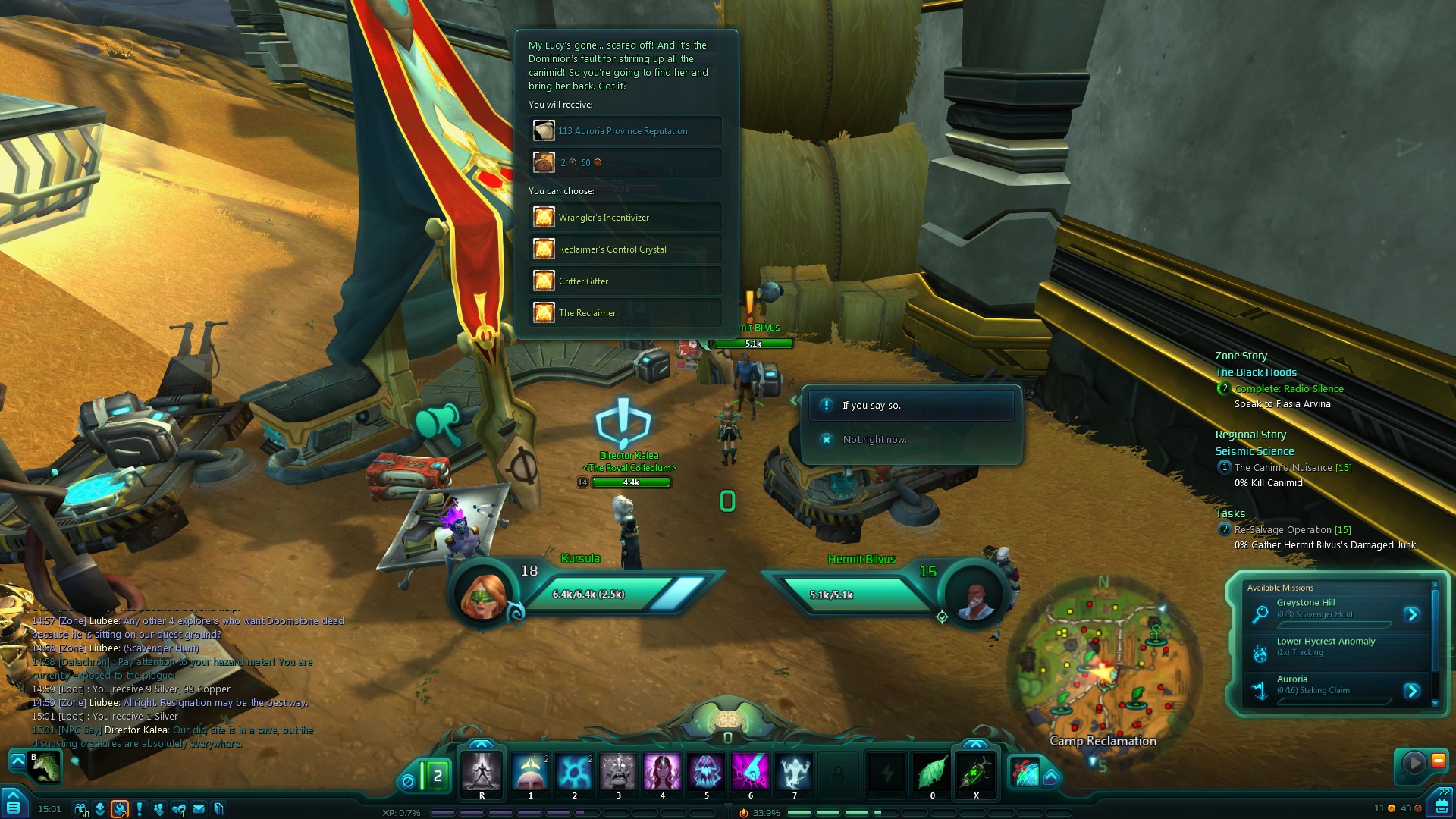Select the green lizard mount icon

coord(45,767)
